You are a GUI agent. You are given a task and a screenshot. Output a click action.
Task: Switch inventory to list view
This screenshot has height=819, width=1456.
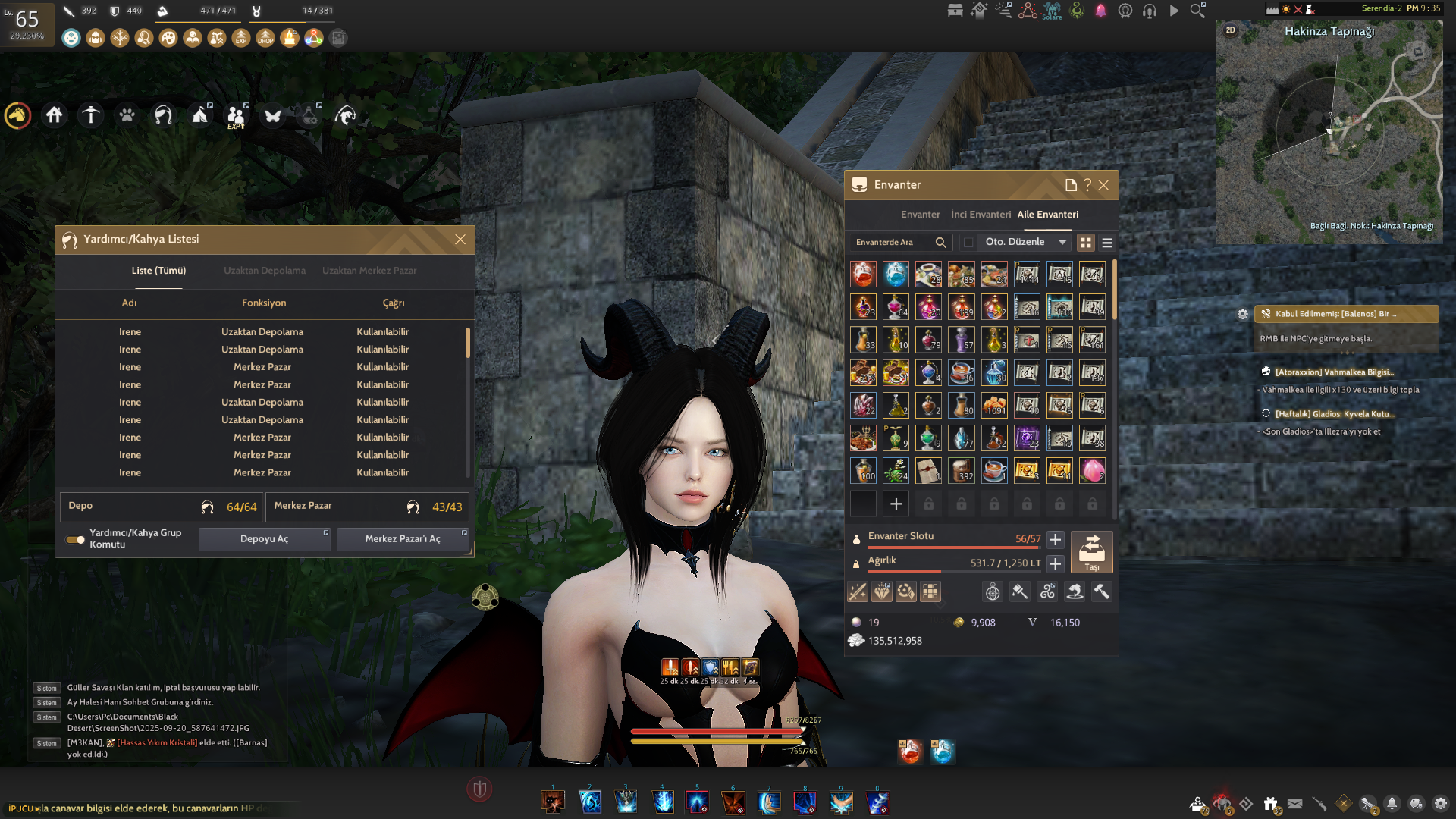pos(1107,243)
